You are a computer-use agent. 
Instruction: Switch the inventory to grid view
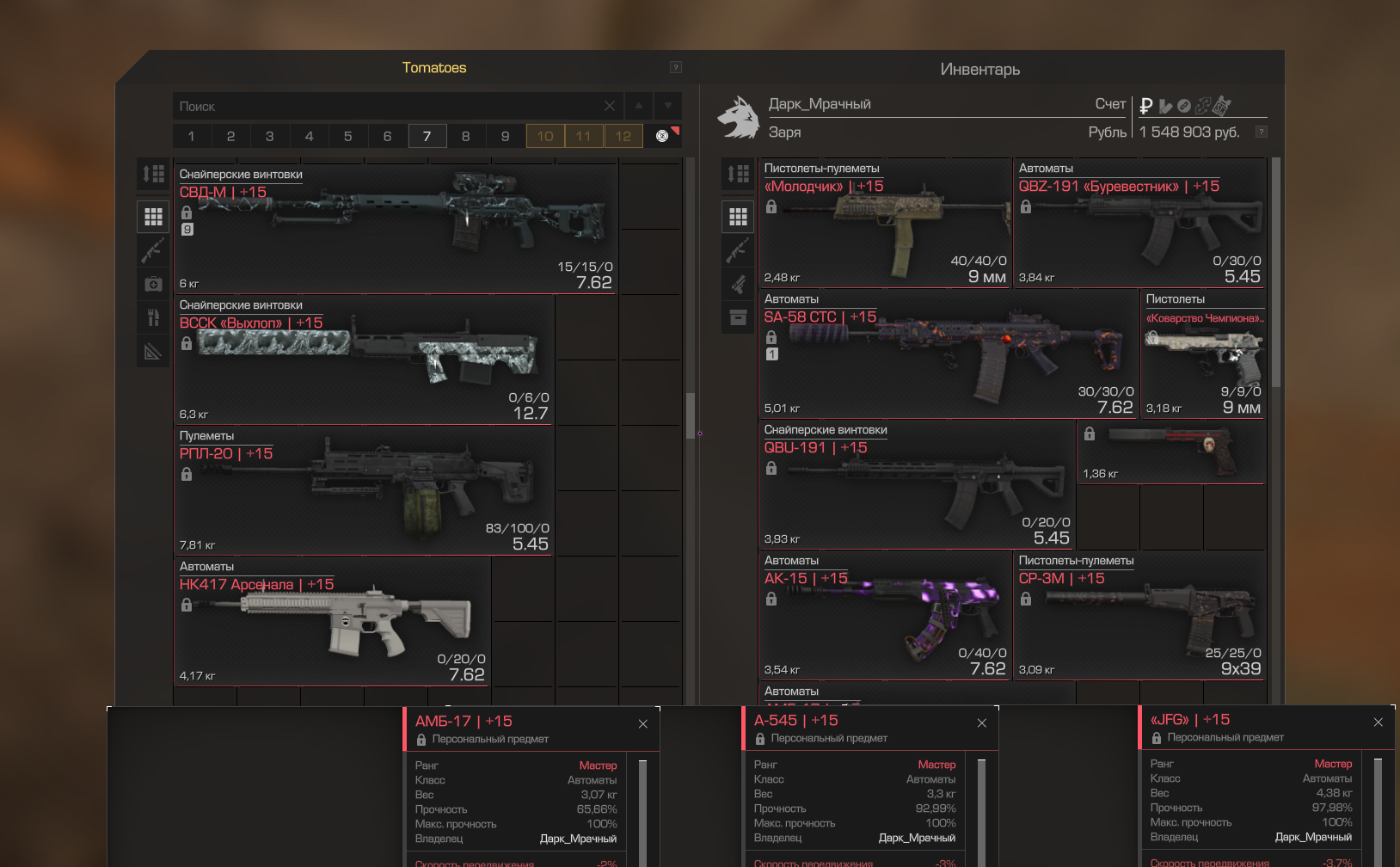click(x=738, y=217)
